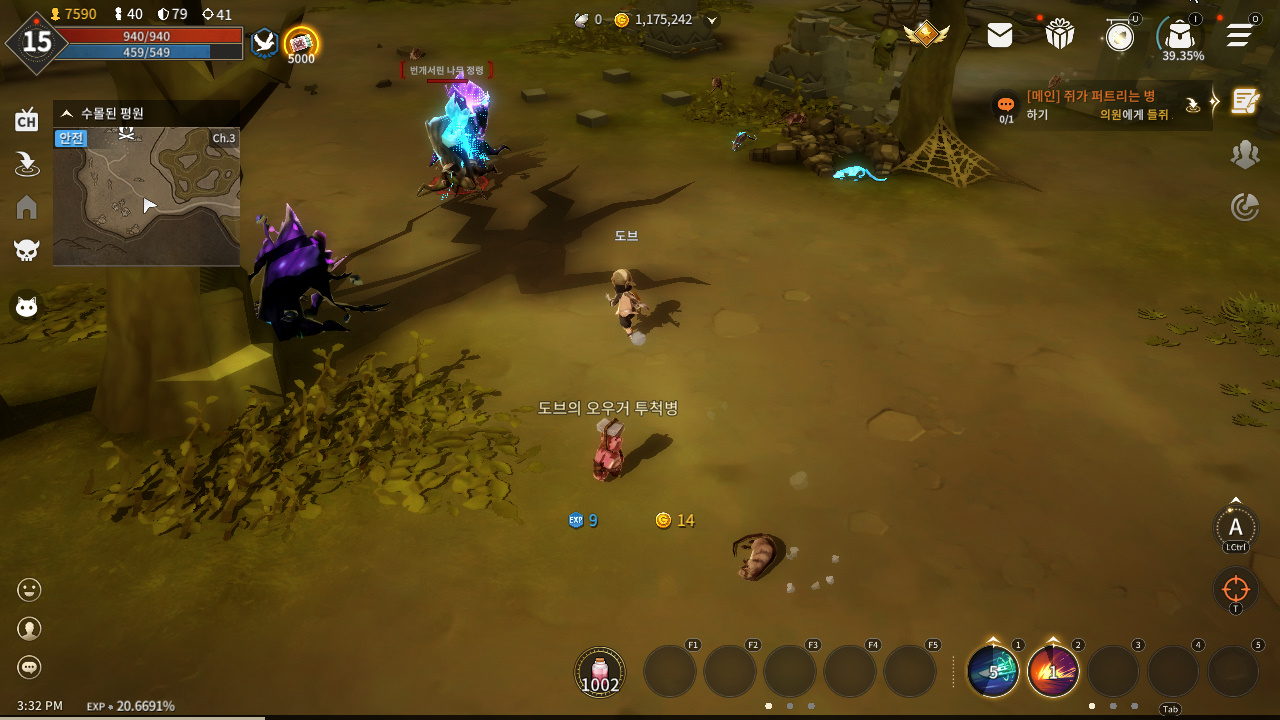Use the pink health potion slot
Screen dimensions: 1280x720
click(600, 671)
